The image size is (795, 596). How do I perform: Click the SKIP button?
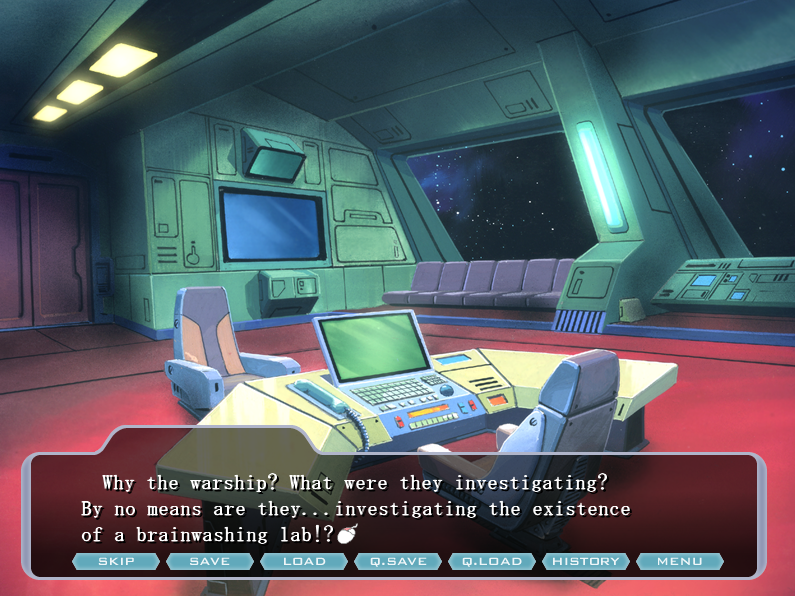(x=116, y=561)
